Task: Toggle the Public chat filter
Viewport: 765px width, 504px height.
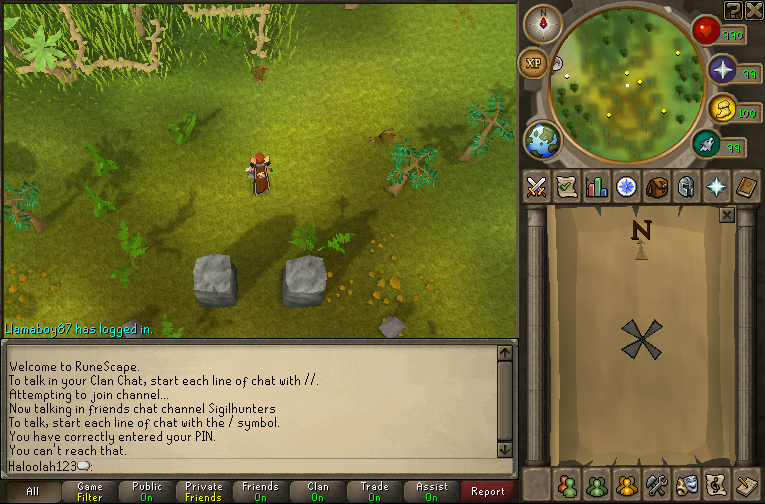Action: [147, 491]
